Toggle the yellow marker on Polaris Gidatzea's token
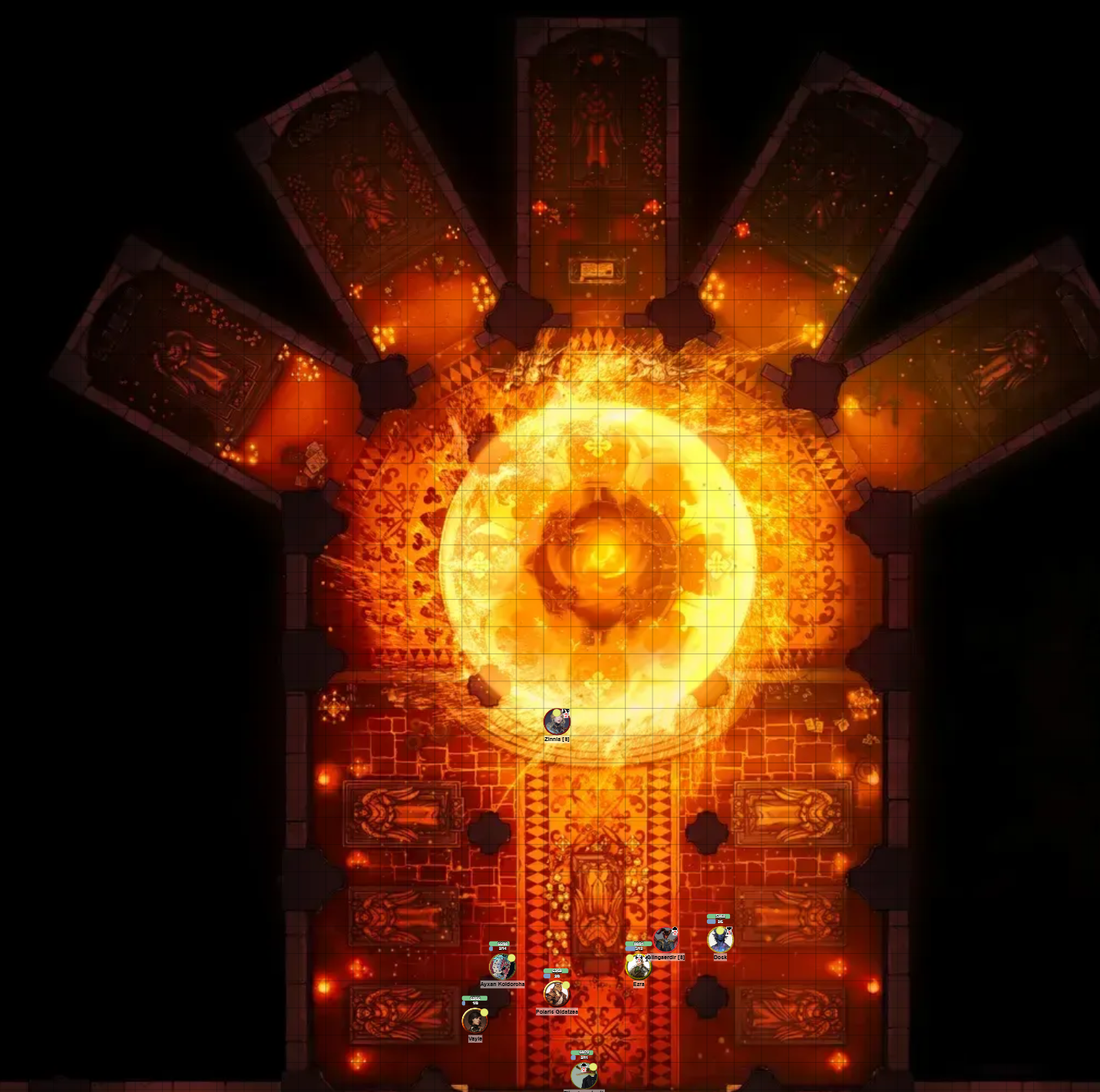The width and height of the screenshot is (1100, 1092). [x=566, y=985]
